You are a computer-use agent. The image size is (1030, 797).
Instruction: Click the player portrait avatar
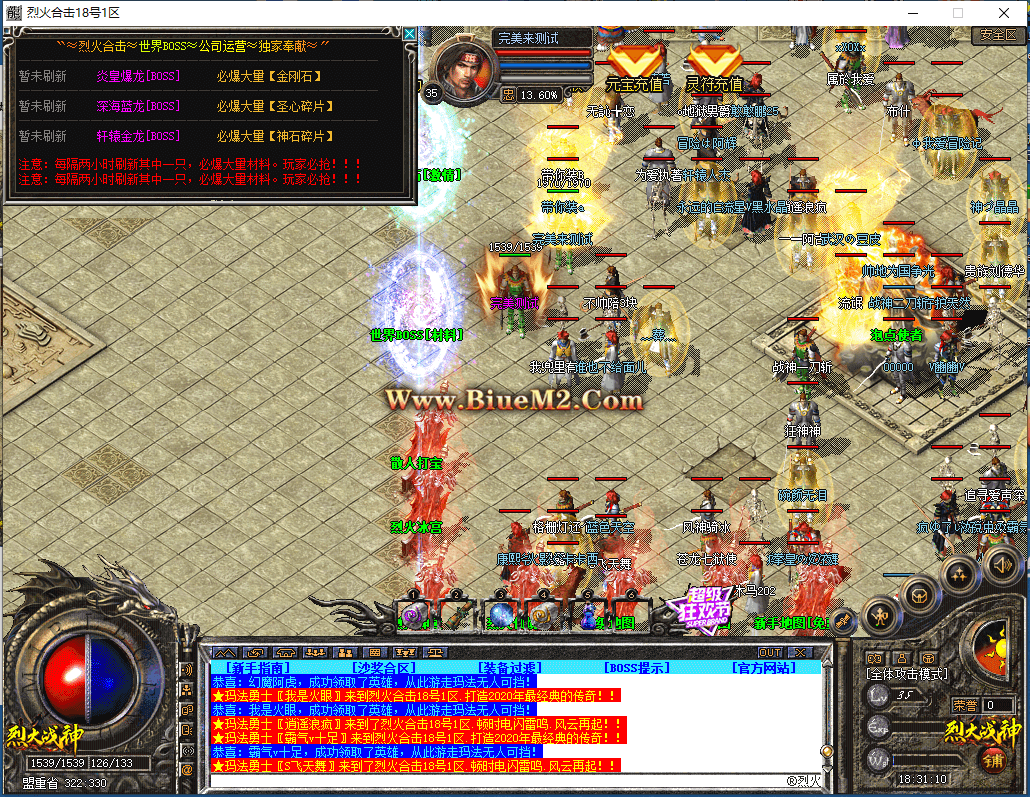pyautogui.click(x=465, y=72)
